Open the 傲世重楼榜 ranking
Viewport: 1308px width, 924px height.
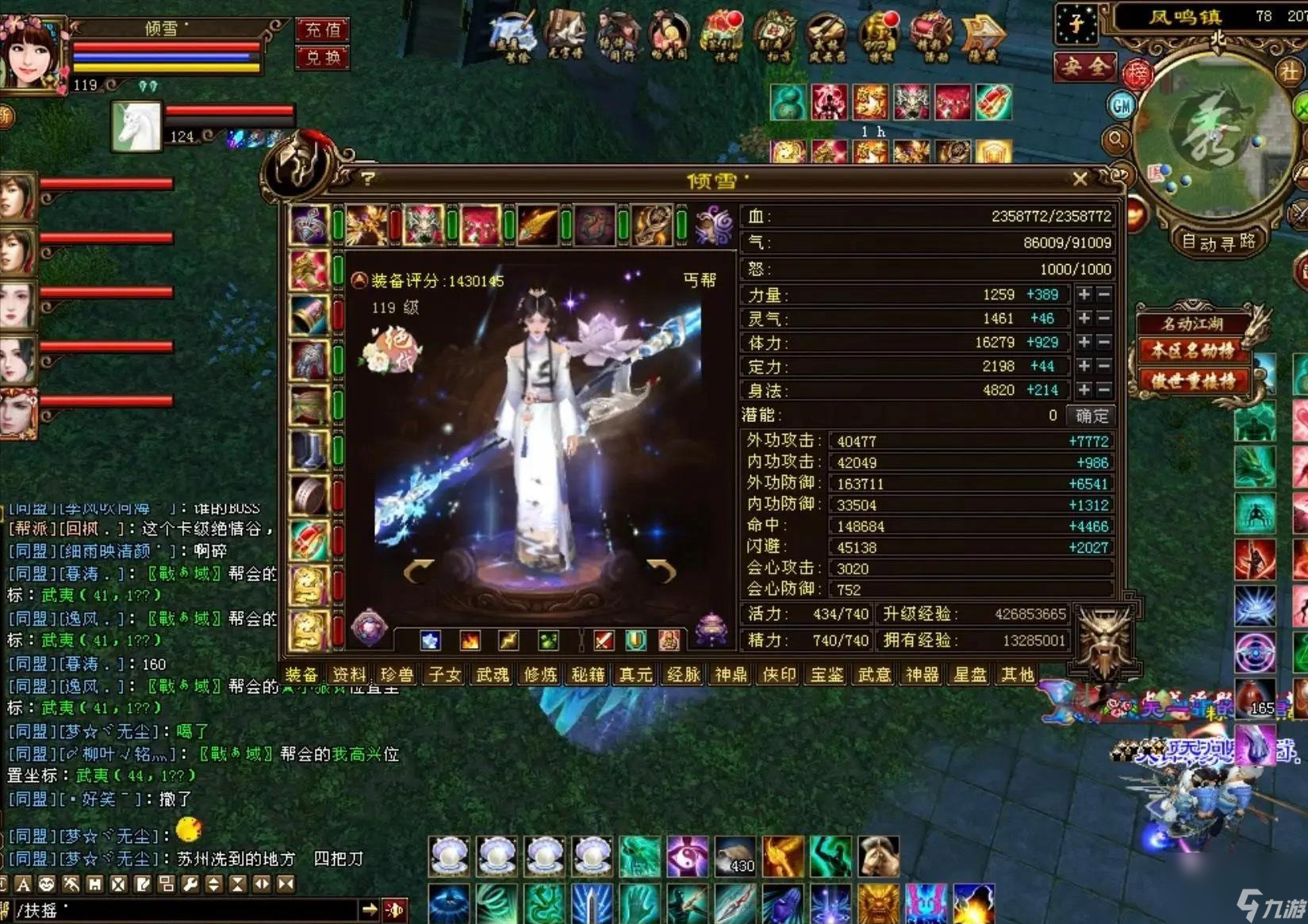point(1193,381)
